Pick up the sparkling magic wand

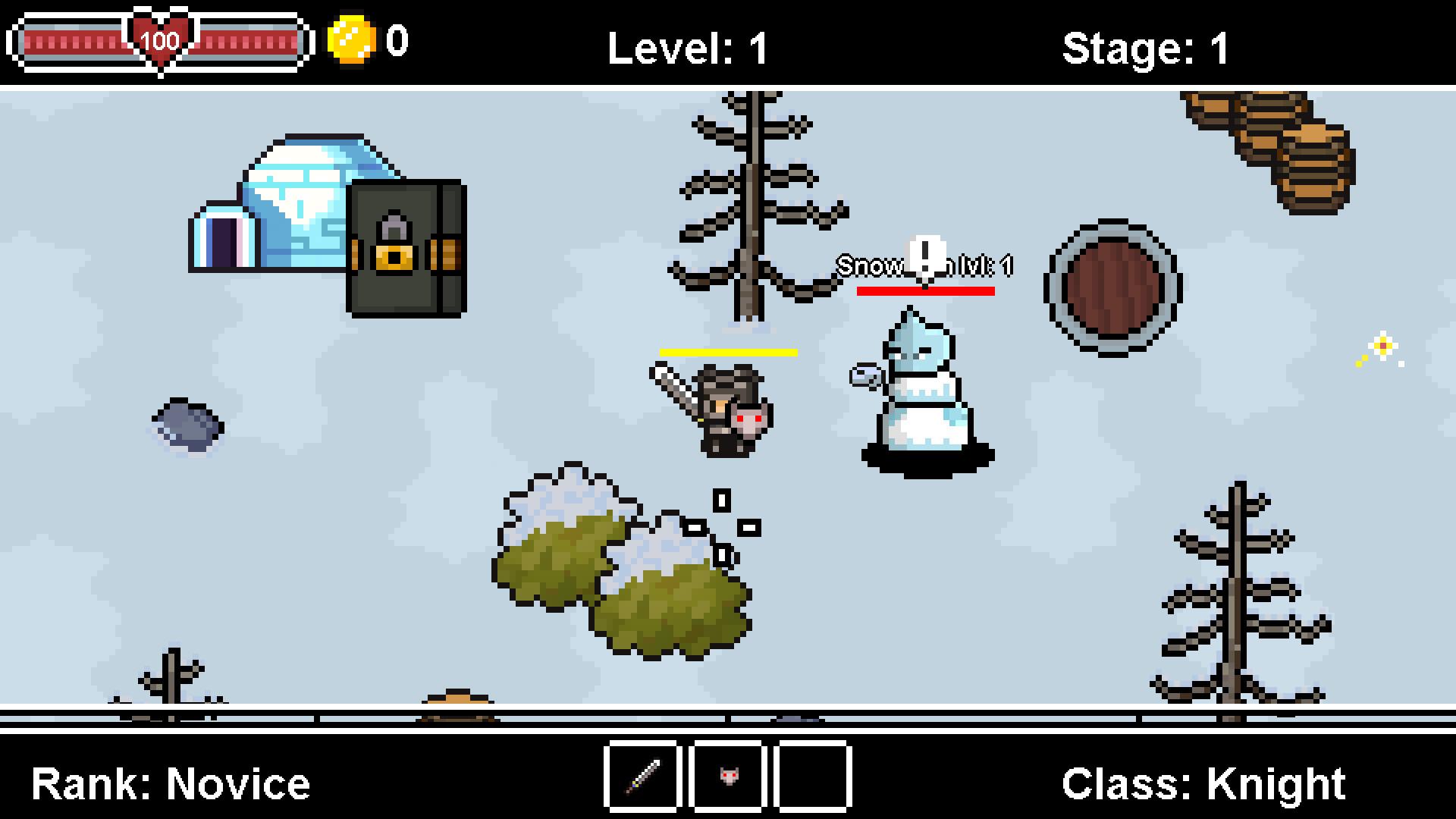1382,347
